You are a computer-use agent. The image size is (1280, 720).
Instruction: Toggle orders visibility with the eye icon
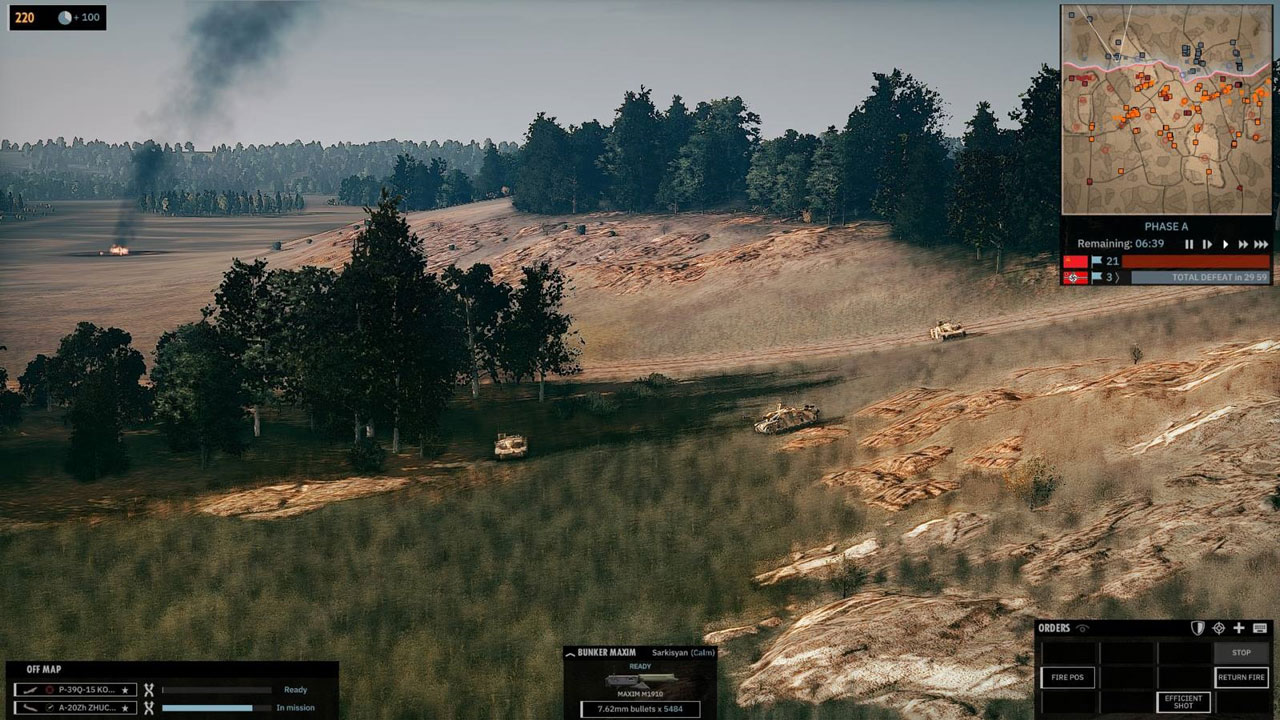pyautogui.click(x=1082, y=628)
